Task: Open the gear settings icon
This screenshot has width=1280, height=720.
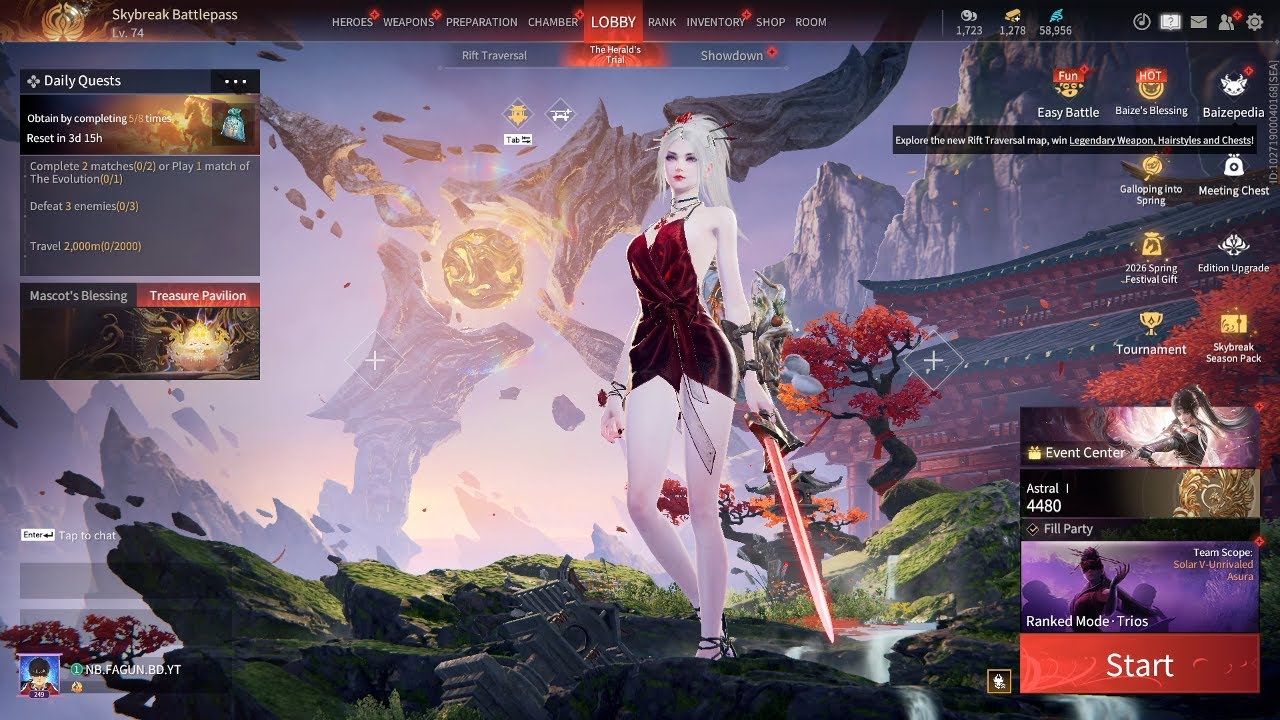Action: click(1254, 22)
